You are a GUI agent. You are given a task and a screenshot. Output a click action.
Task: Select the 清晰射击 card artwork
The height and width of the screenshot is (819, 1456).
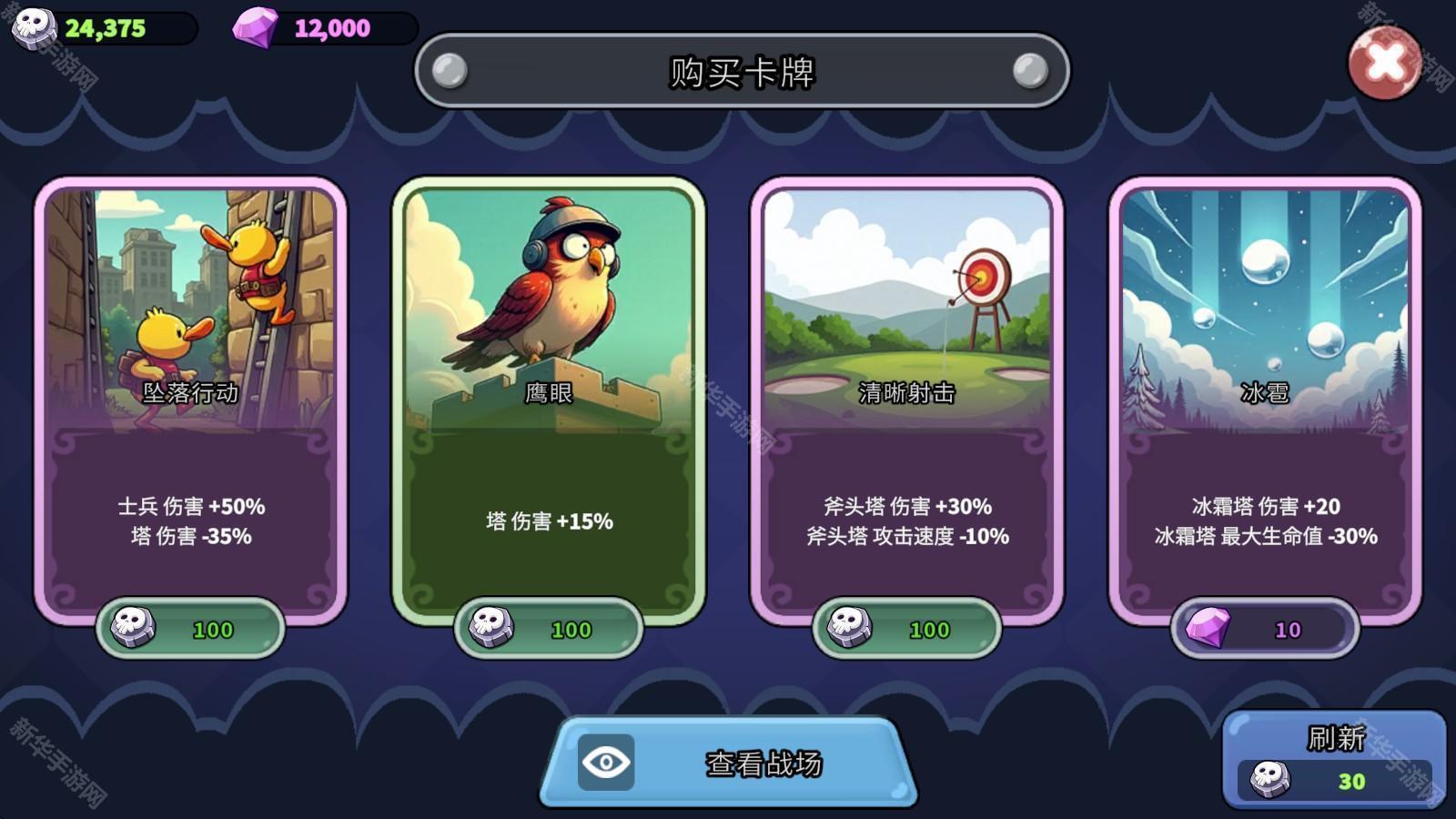[908, 300]
